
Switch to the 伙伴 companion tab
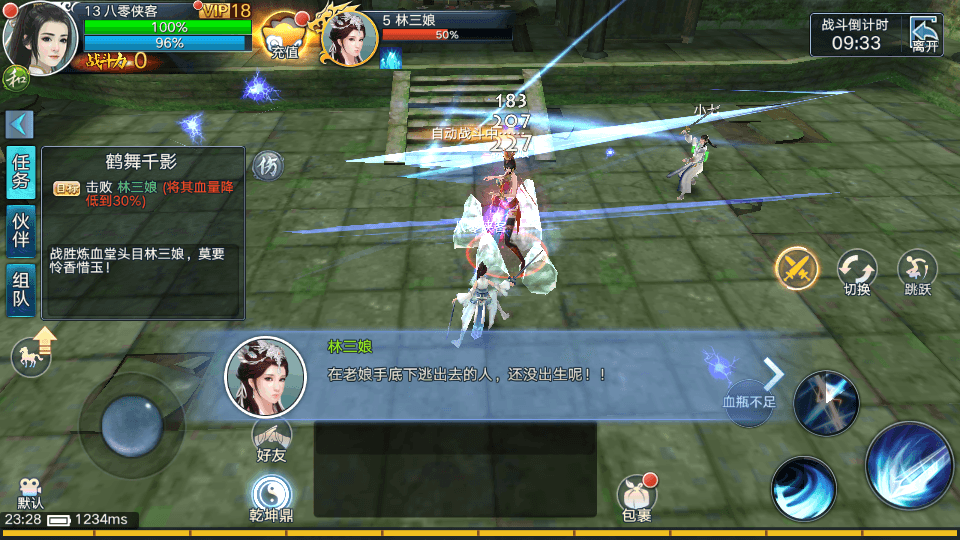(21, 232)
